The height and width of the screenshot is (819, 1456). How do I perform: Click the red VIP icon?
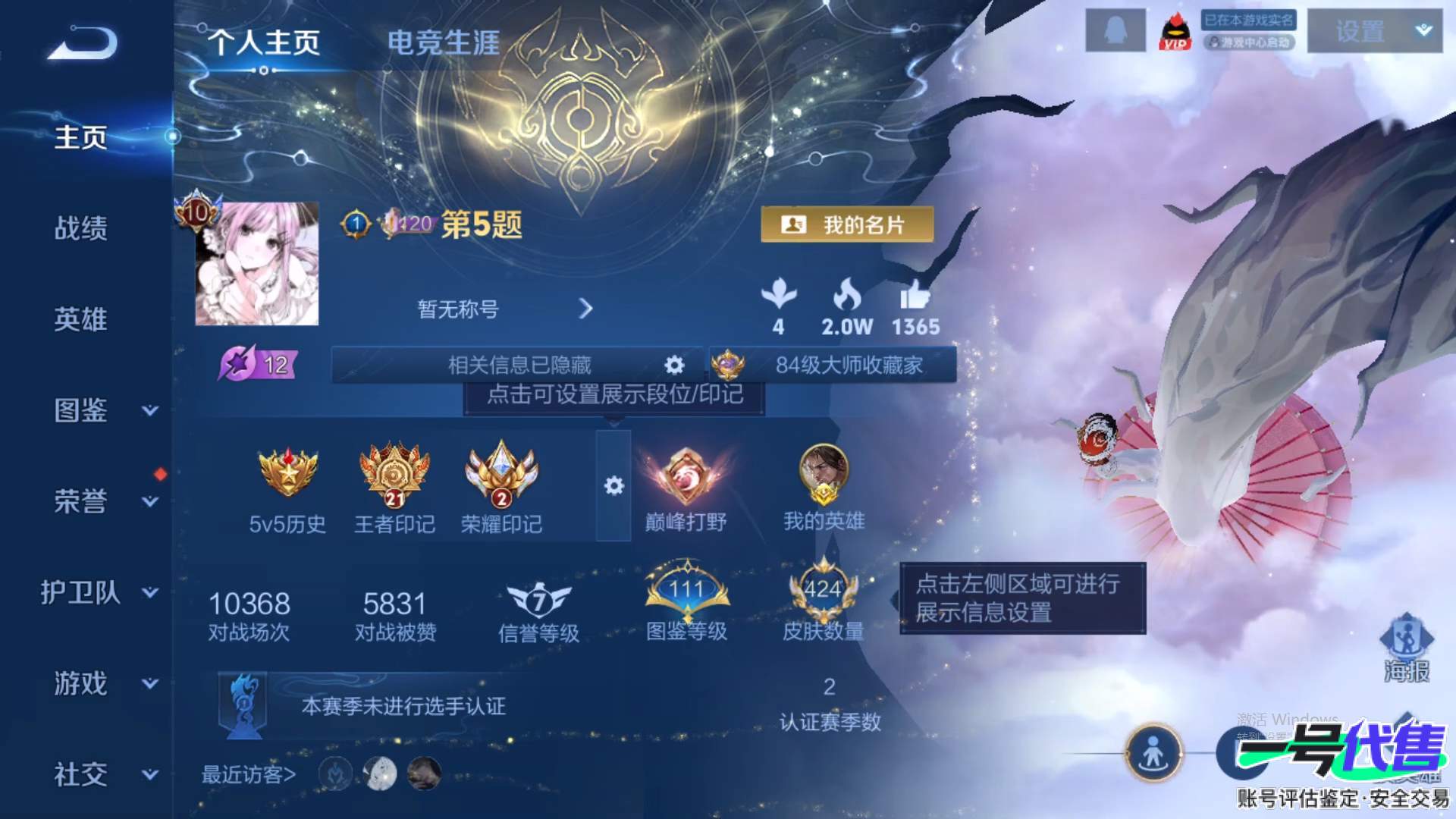(1175, 32)
